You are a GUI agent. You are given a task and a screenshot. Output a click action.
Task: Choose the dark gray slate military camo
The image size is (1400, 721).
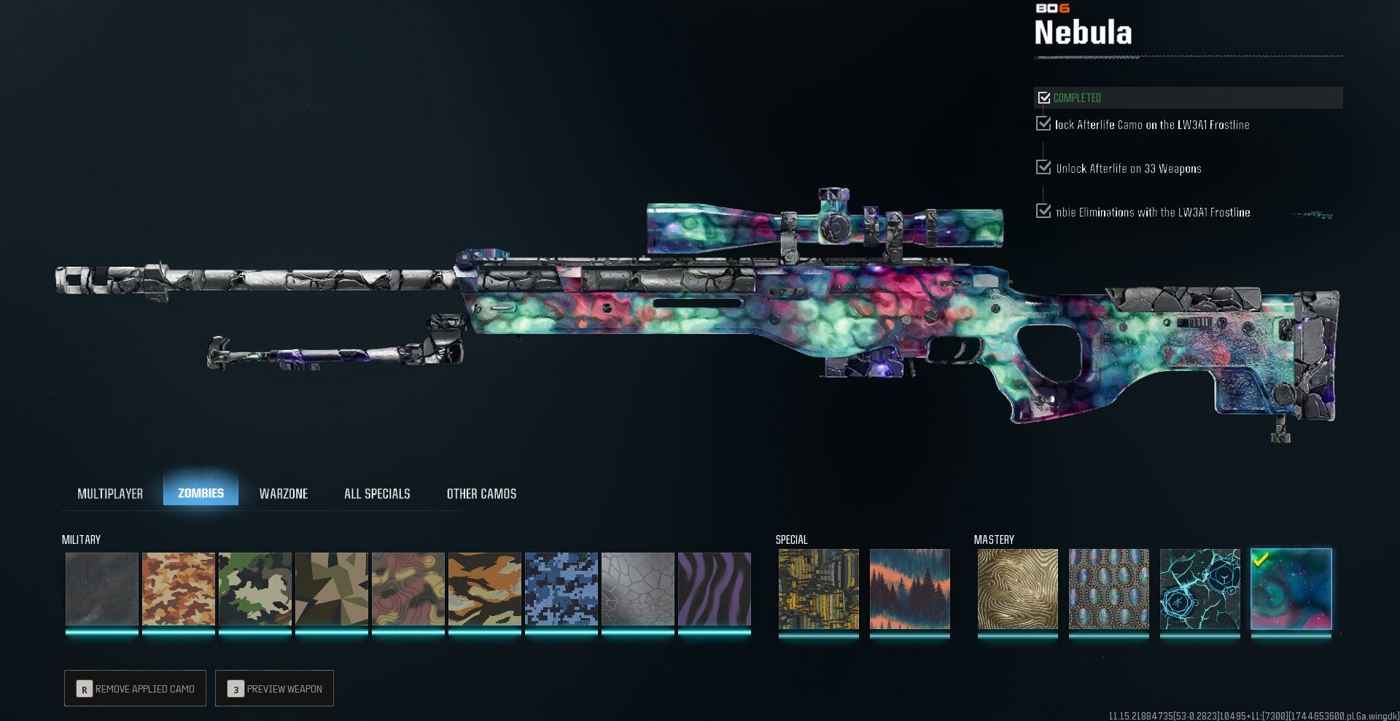pos(102,590)
